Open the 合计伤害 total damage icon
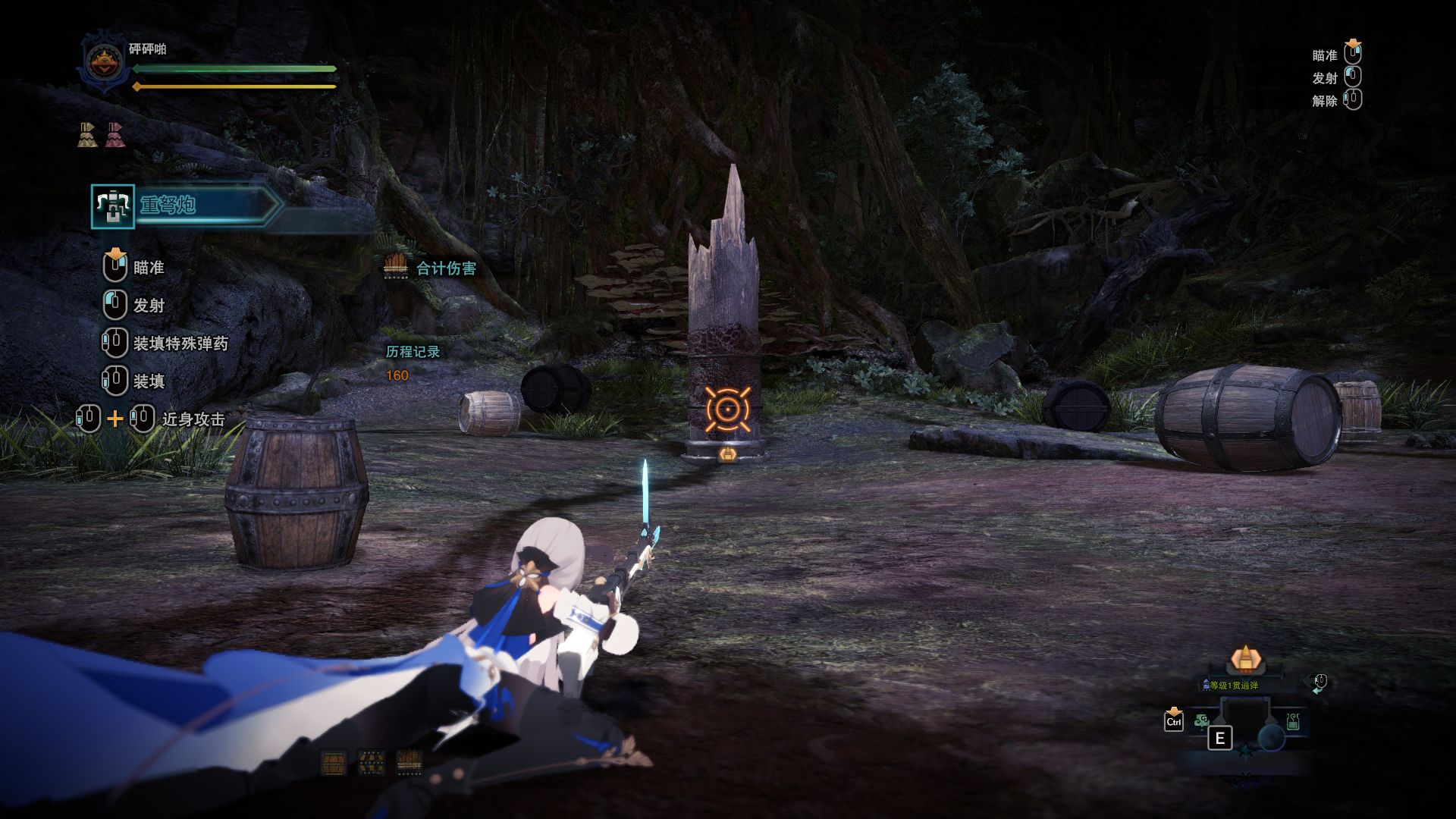The height and width of the screenshot is (819, 1456). click(x=396, y=266)
